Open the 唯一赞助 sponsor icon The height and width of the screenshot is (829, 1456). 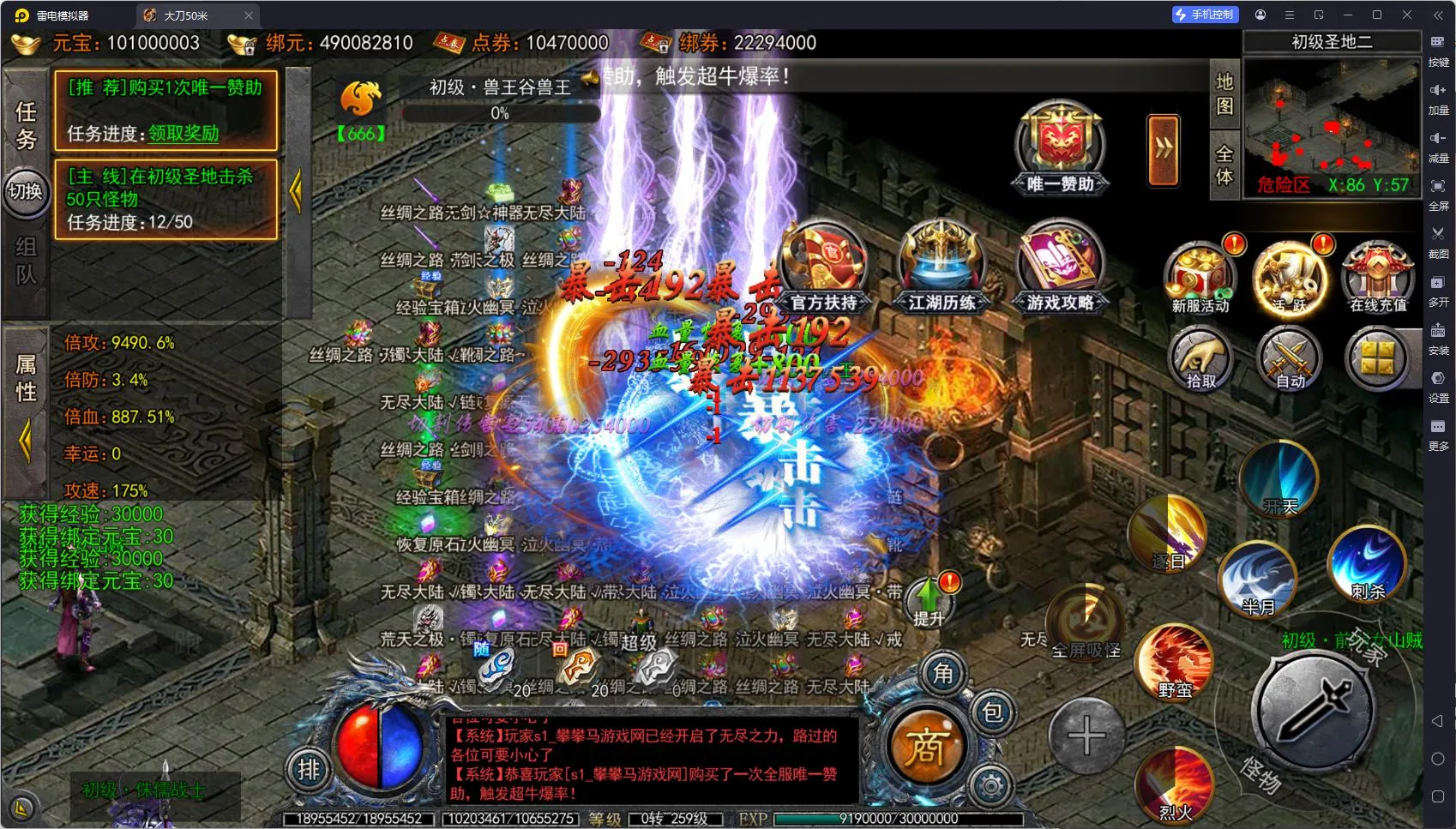click(1060, 147)
